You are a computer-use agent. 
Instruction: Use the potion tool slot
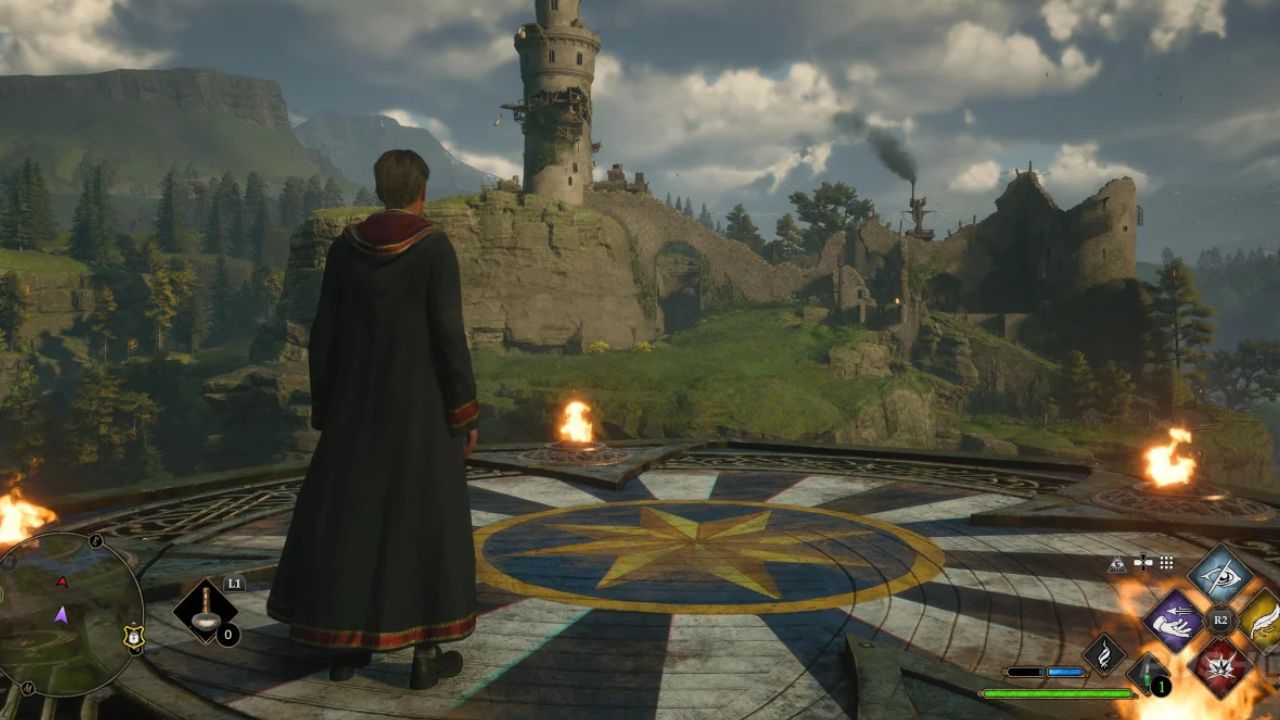pos(206,613)
